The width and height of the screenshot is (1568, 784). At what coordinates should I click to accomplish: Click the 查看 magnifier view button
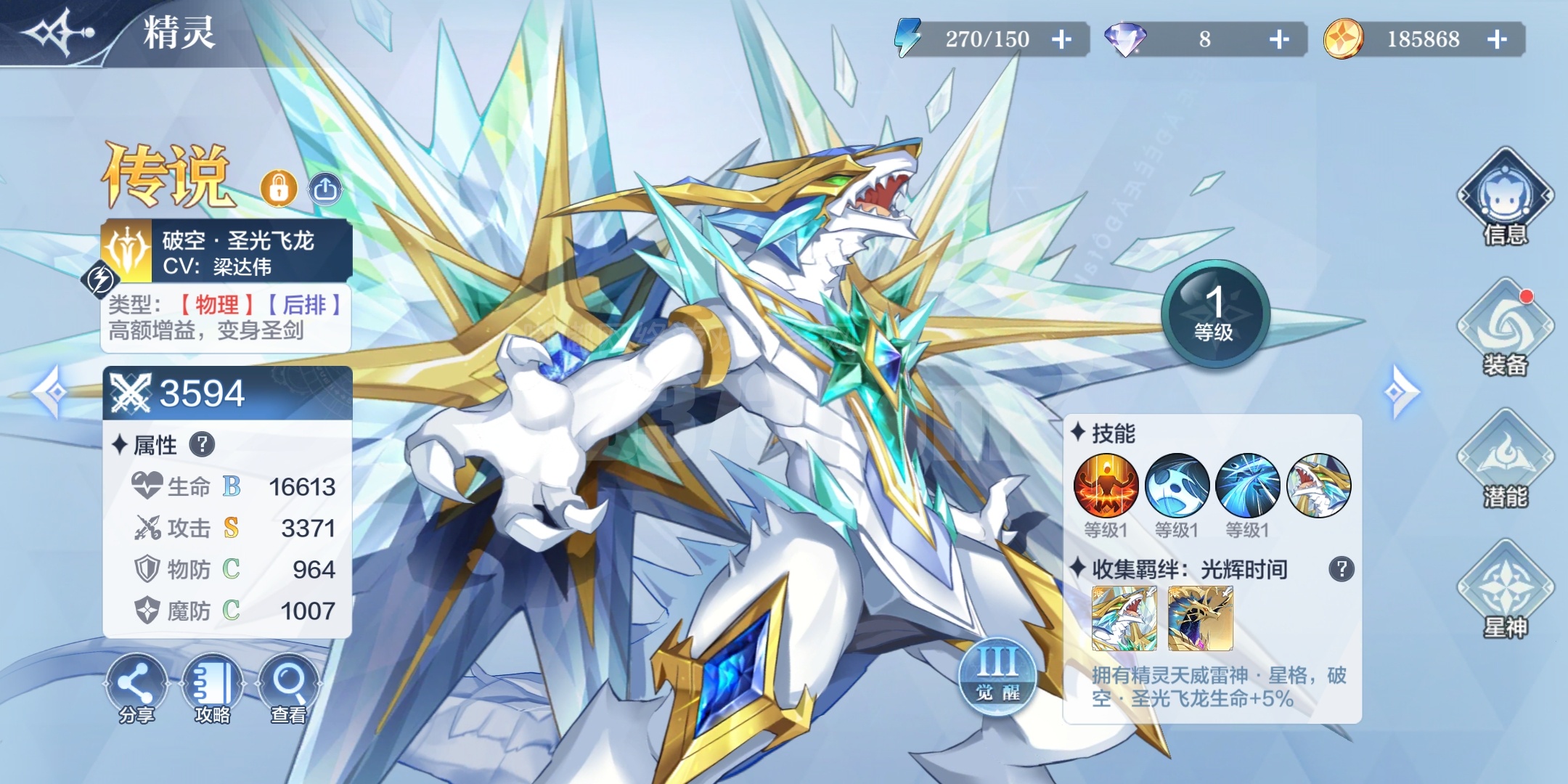pos(288,688)
